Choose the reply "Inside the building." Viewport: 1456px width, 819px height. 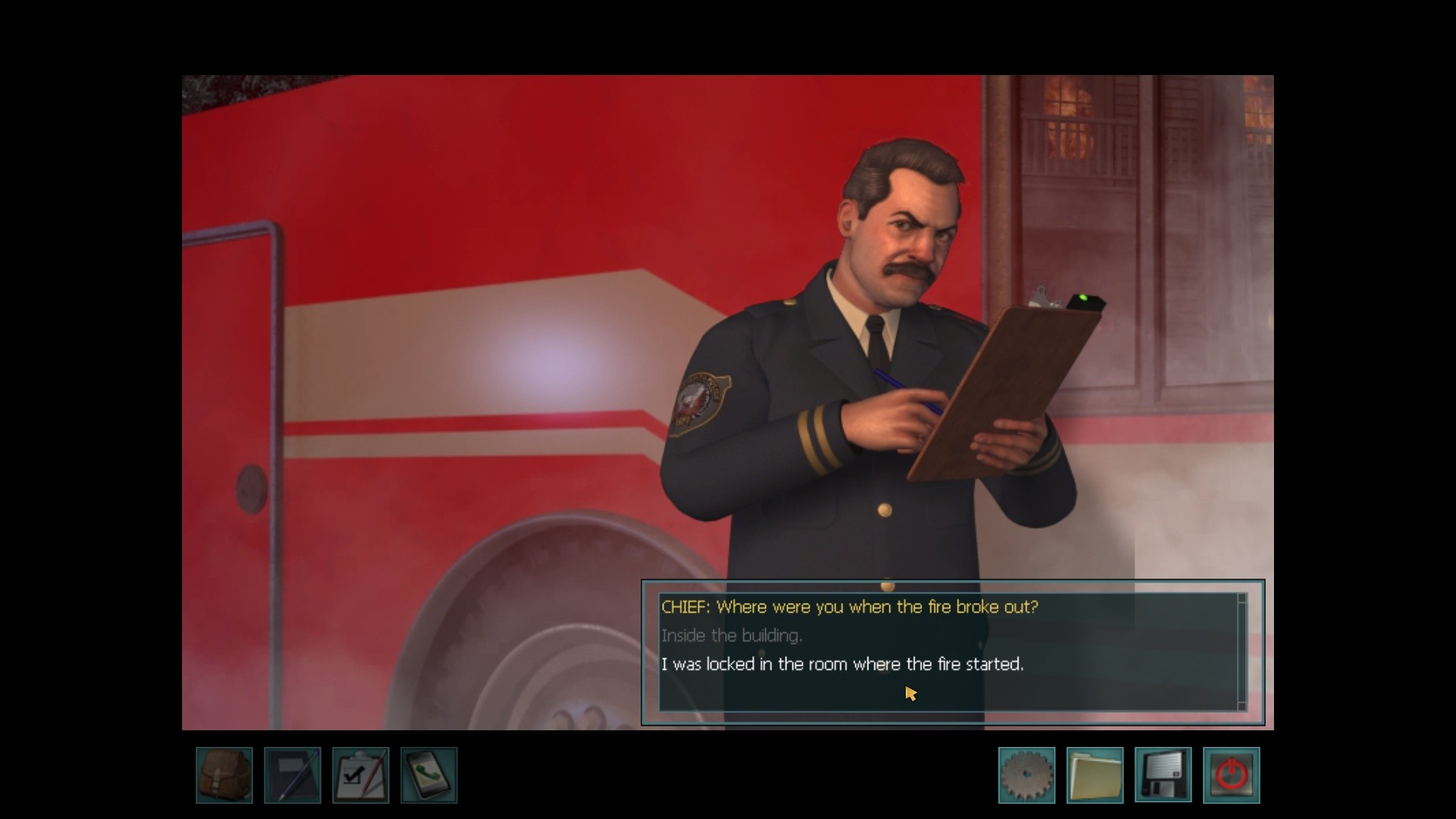coord(731,635)
